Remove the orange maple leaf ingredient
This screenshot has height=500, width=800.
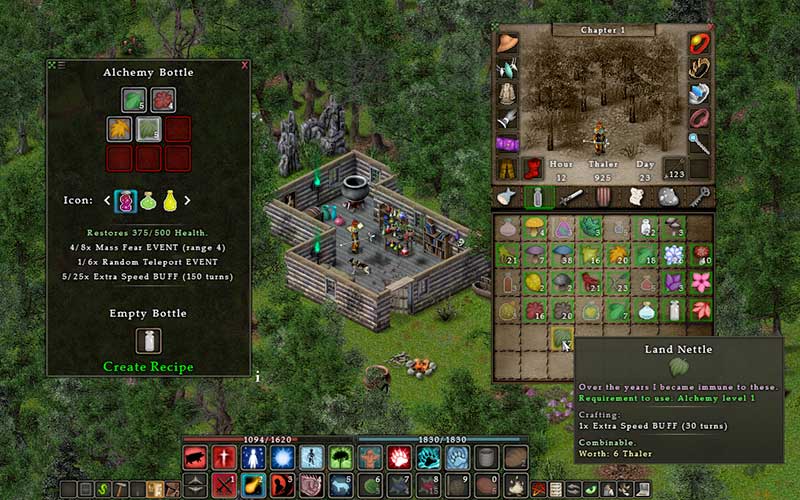click(120, 129)
